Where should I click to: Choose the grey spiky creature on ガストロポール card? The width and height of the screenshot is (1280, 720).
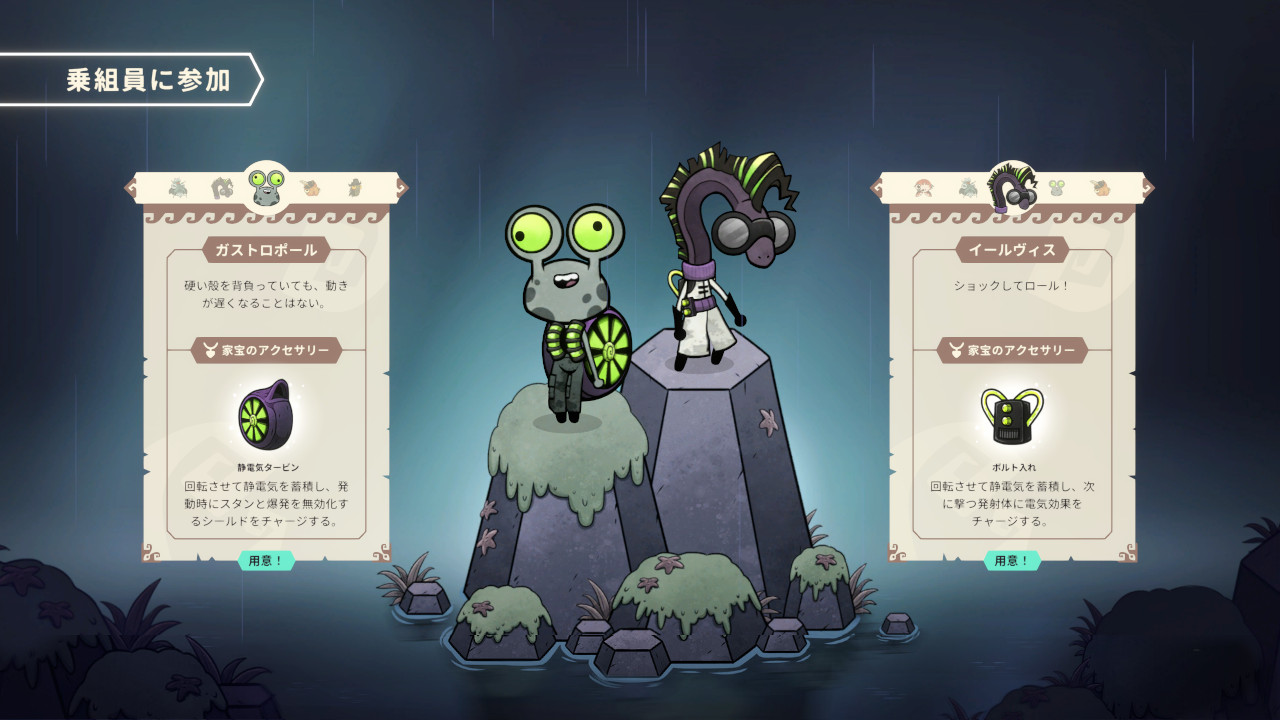(178, 187)
